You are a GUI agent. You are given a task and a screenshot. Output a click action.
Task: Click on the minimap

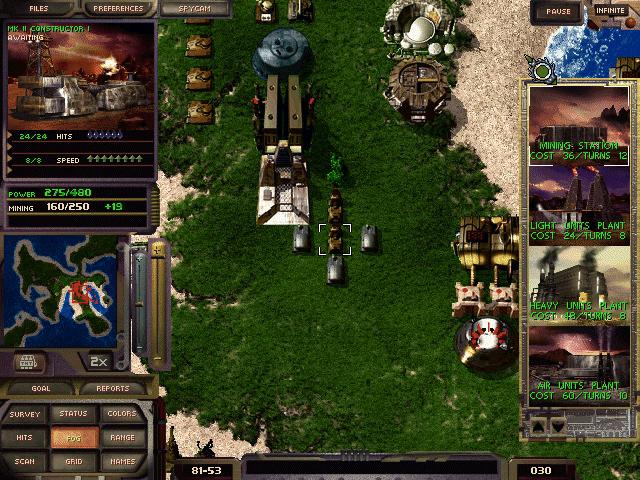coord(64,291)
